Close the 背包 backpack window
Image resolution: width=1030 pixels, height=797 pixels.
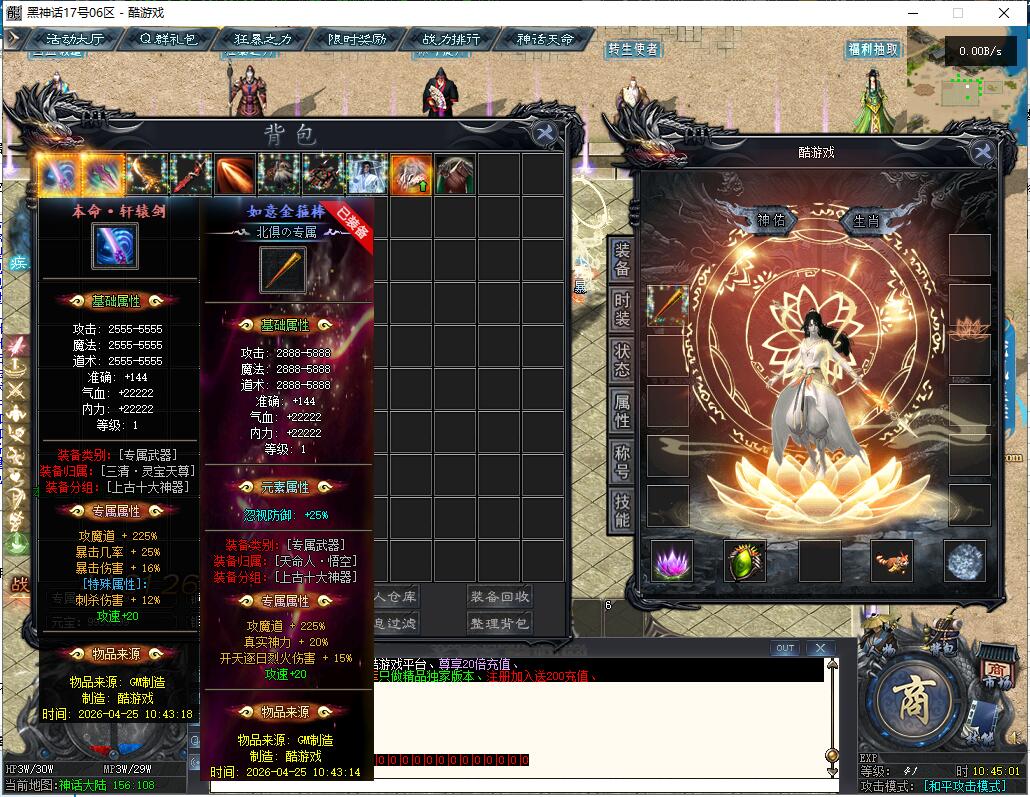click(545, 134)
